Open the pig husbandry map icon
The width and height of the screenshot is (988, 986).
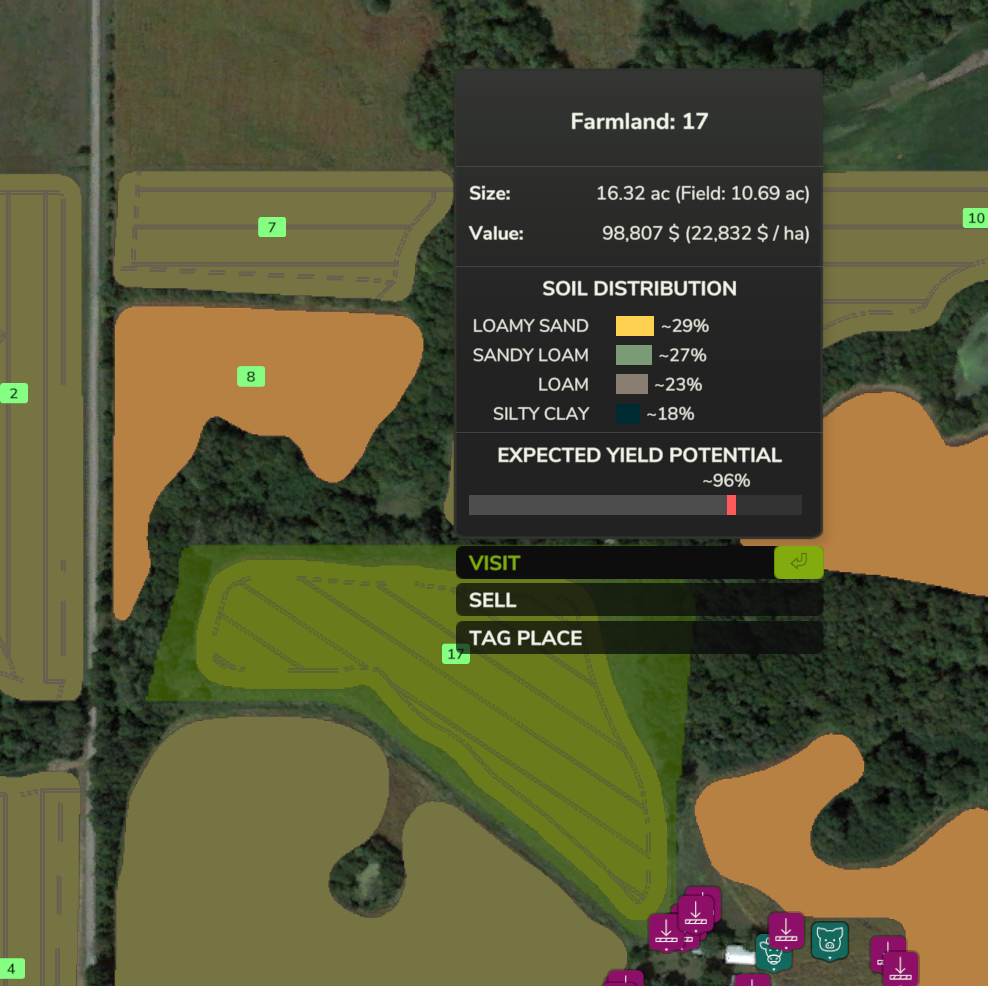click(829, 940)
